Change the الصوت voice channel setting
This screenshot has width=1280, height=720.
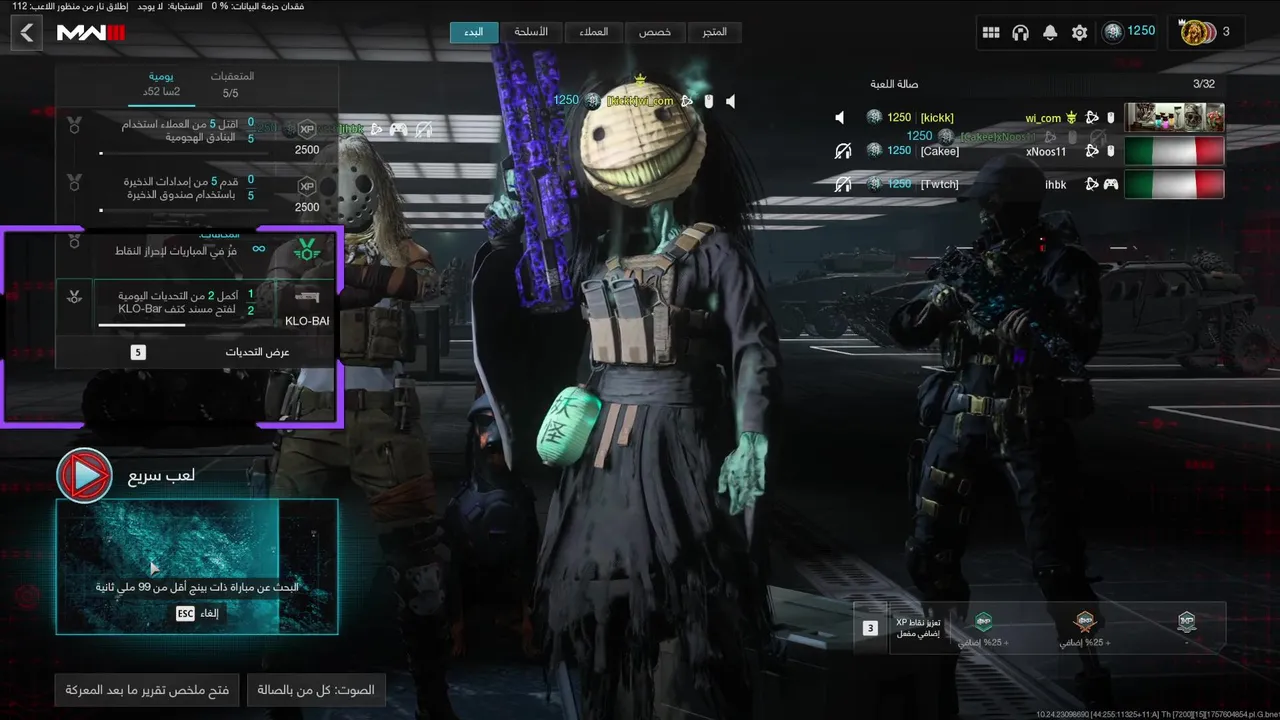[x=316, y=690]
